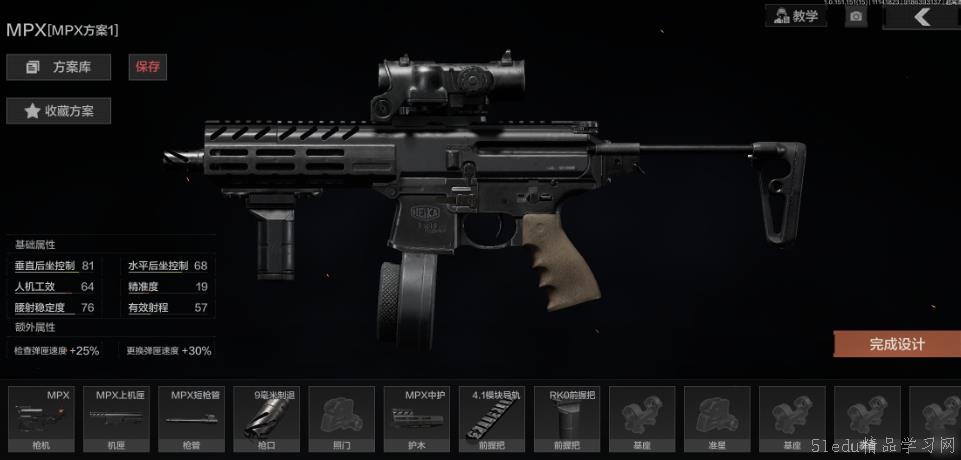Confirm with the 完成设计 button
The image size is (961, 460).
pos(896,344)
